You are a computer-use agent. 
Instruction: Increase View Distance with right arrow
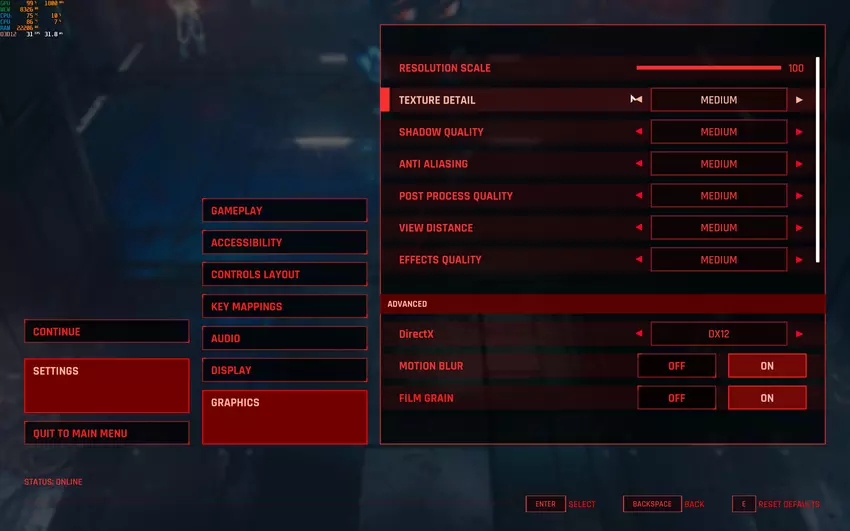tap(799, 228)
